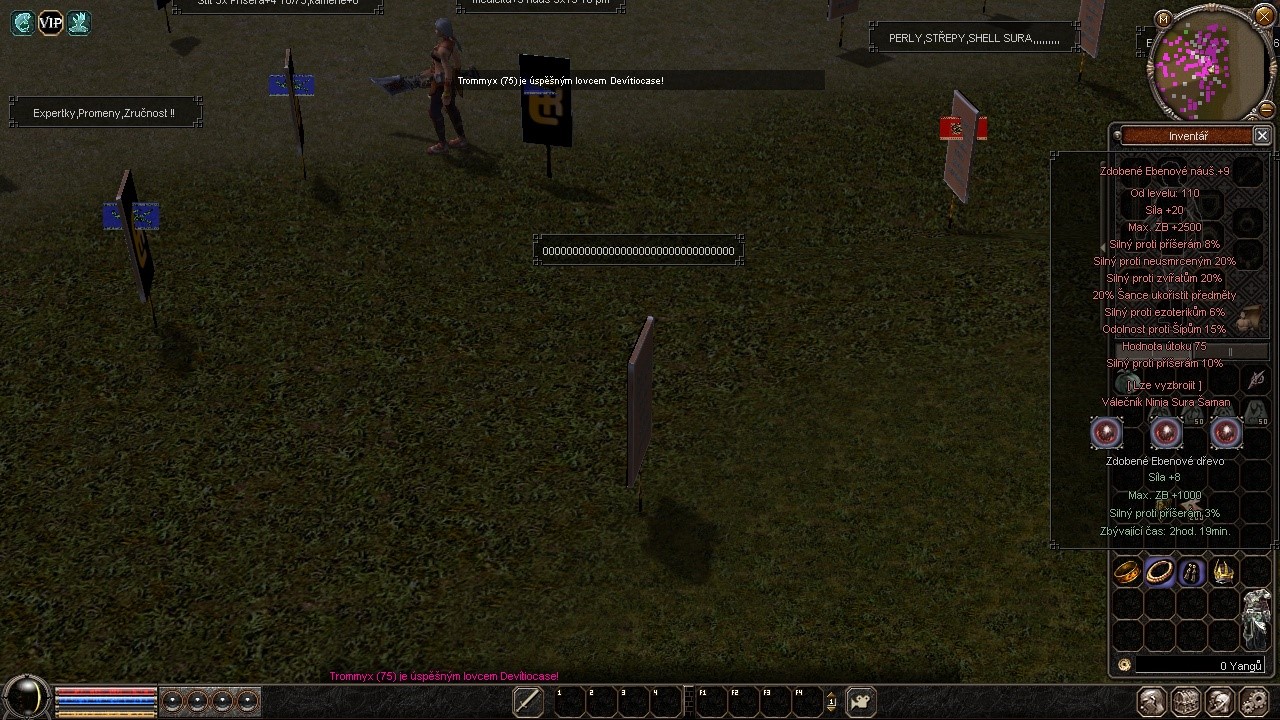Open the helmeted head menu button
Viewport: 1280px width, 720px height.
[1219, 702]
